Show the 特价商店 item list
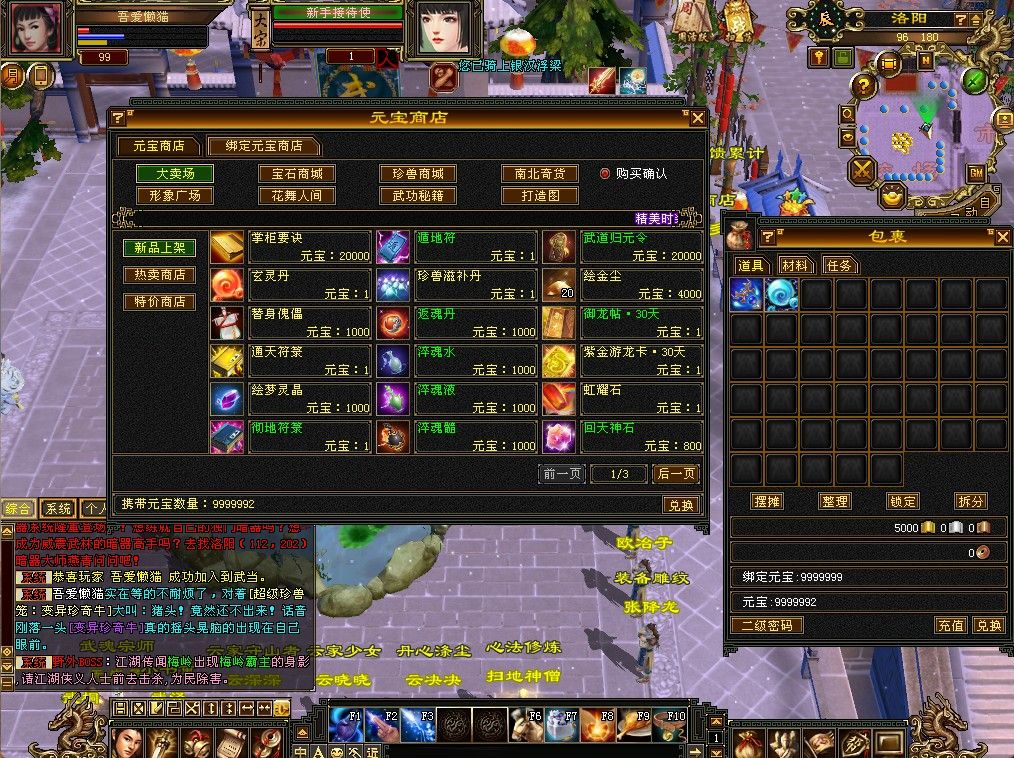 pos(159,301)
